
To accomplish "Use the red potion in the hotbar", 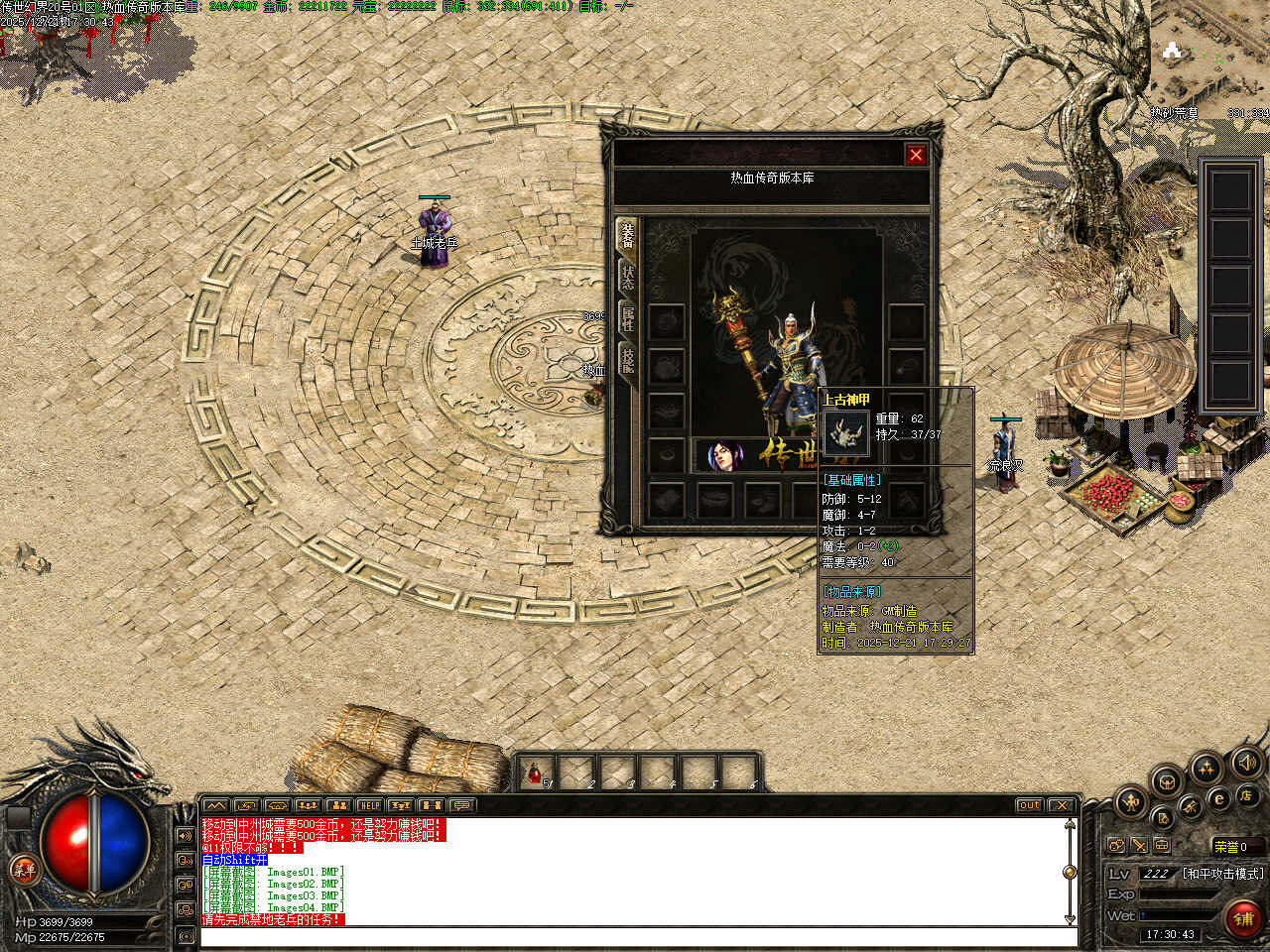I will pyautogui.click(x=536, y=772).
